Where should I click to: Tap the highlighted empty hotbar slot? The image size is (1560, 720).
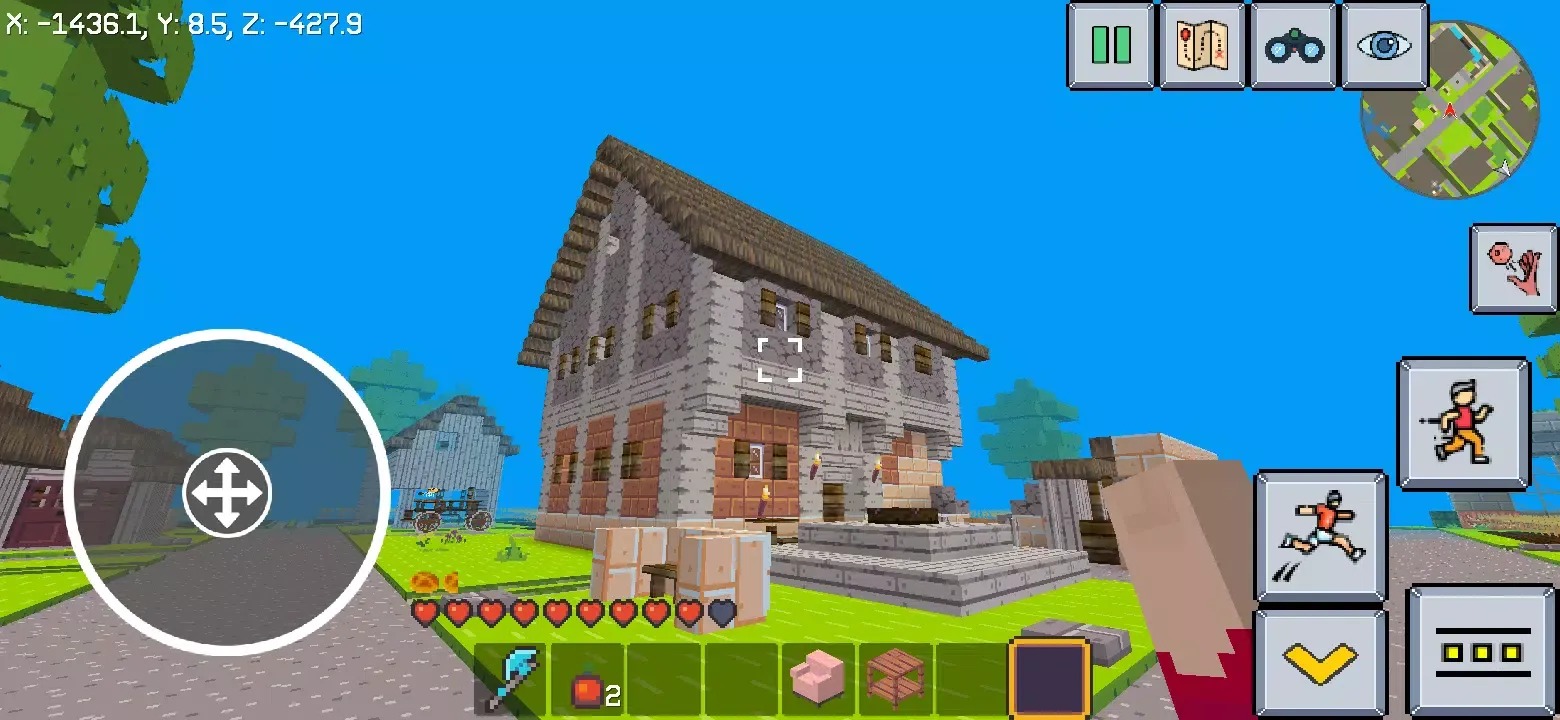coord(1050,676)
